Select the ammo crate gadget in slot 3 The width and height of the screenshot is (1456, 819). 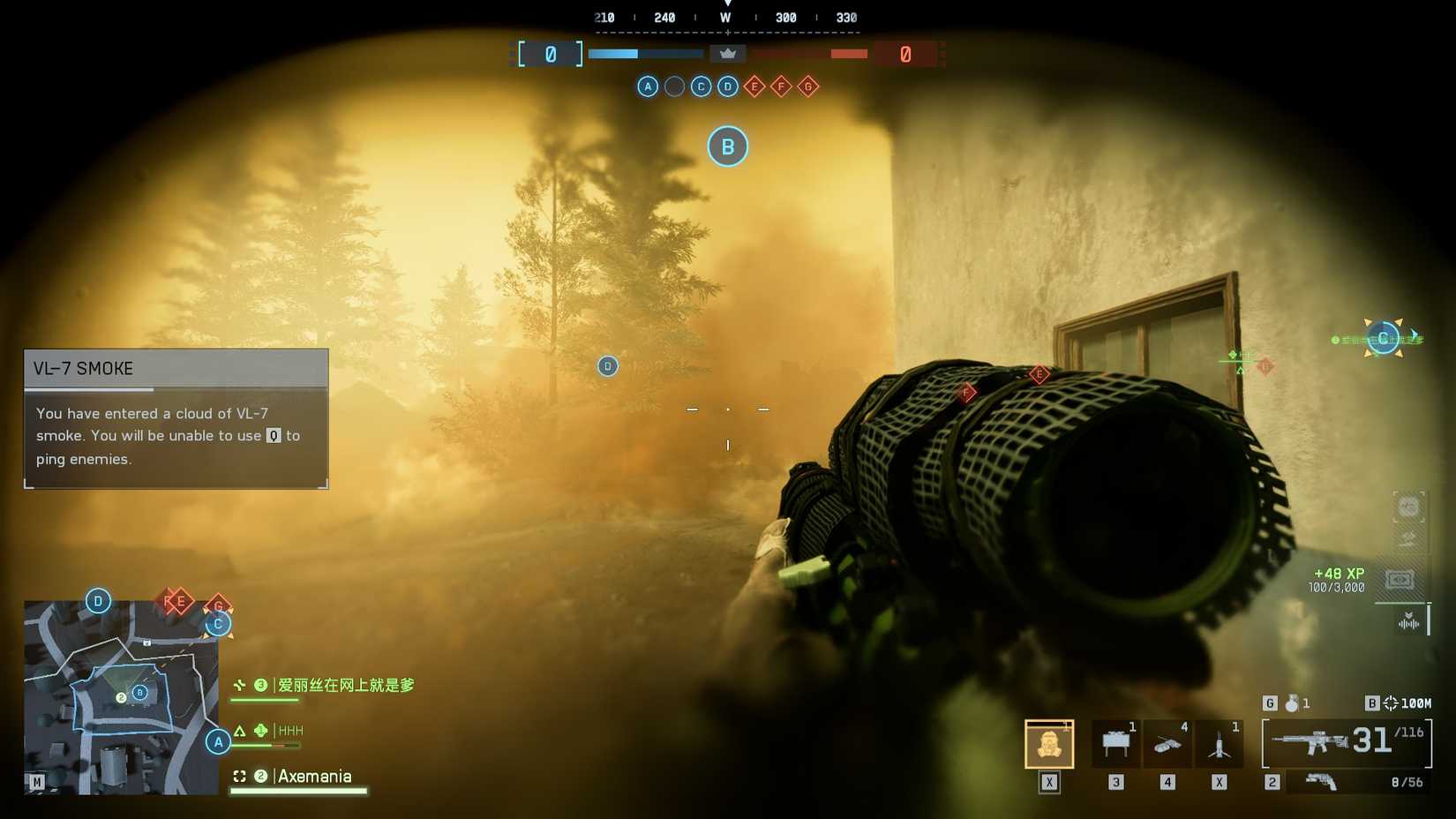pyautogui.click(x=1115, y=742)
